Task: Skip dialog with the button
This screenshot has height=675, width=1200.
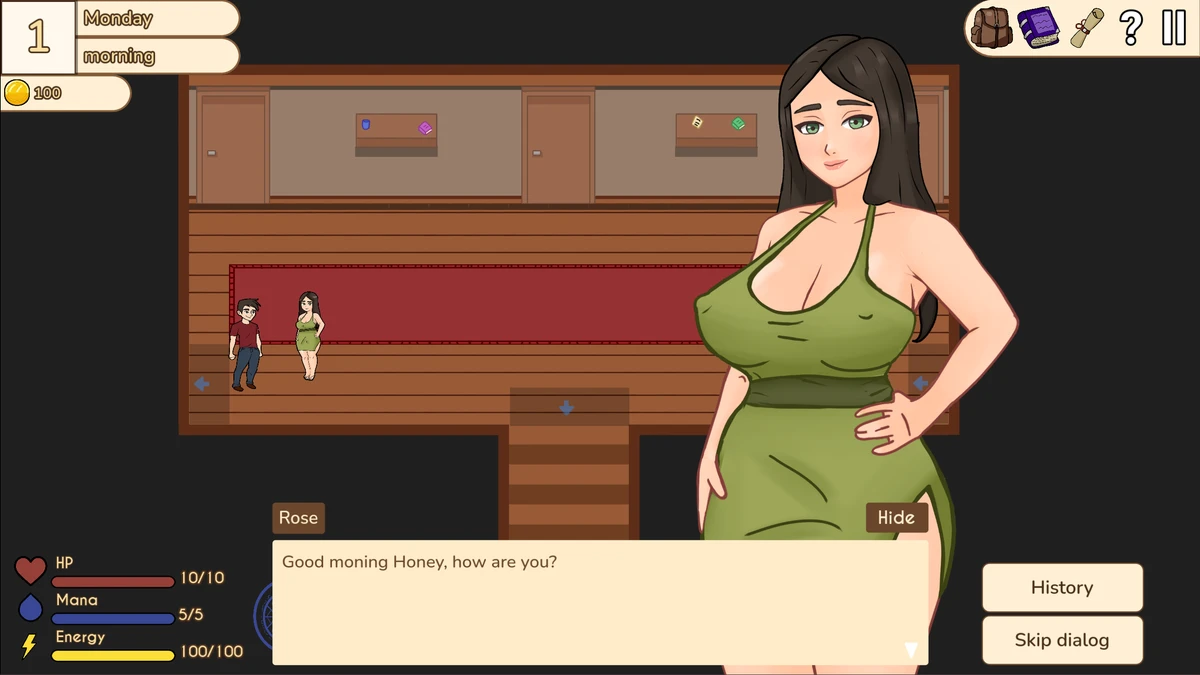Action: click(x=1062, y=640)
